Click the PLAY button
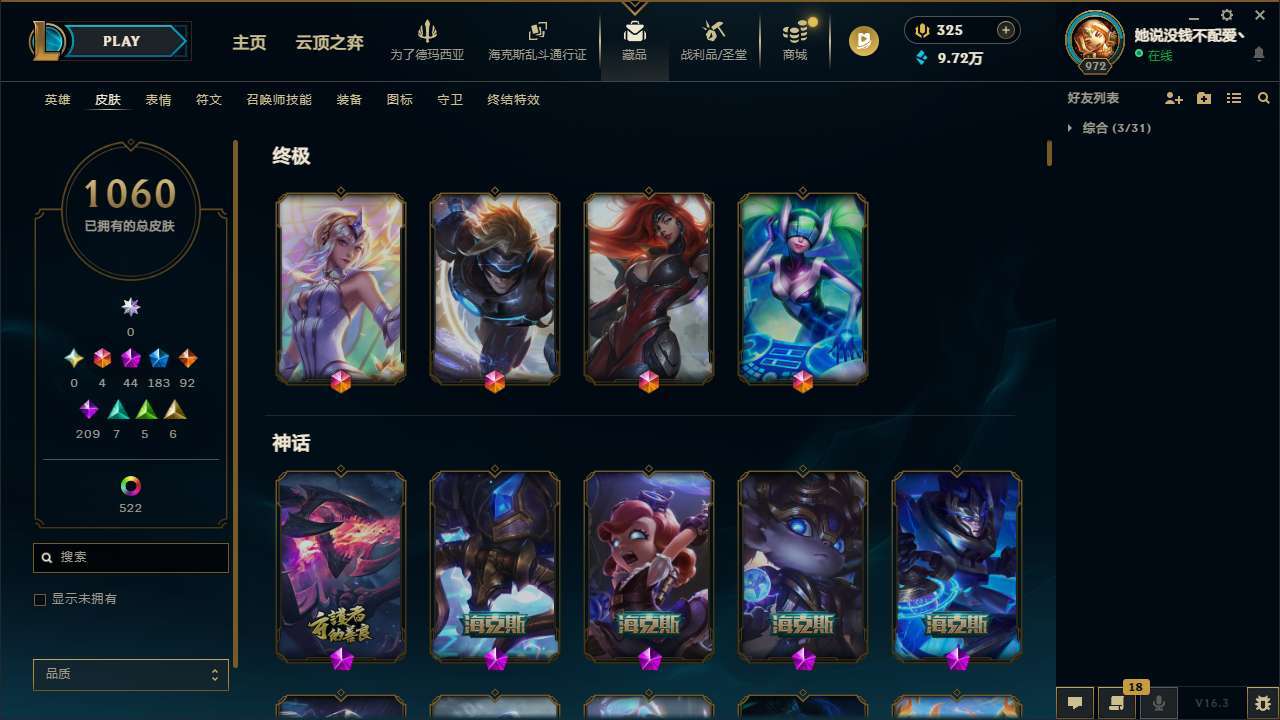Viewport: 1280px width, 720px height. [121, 41]
